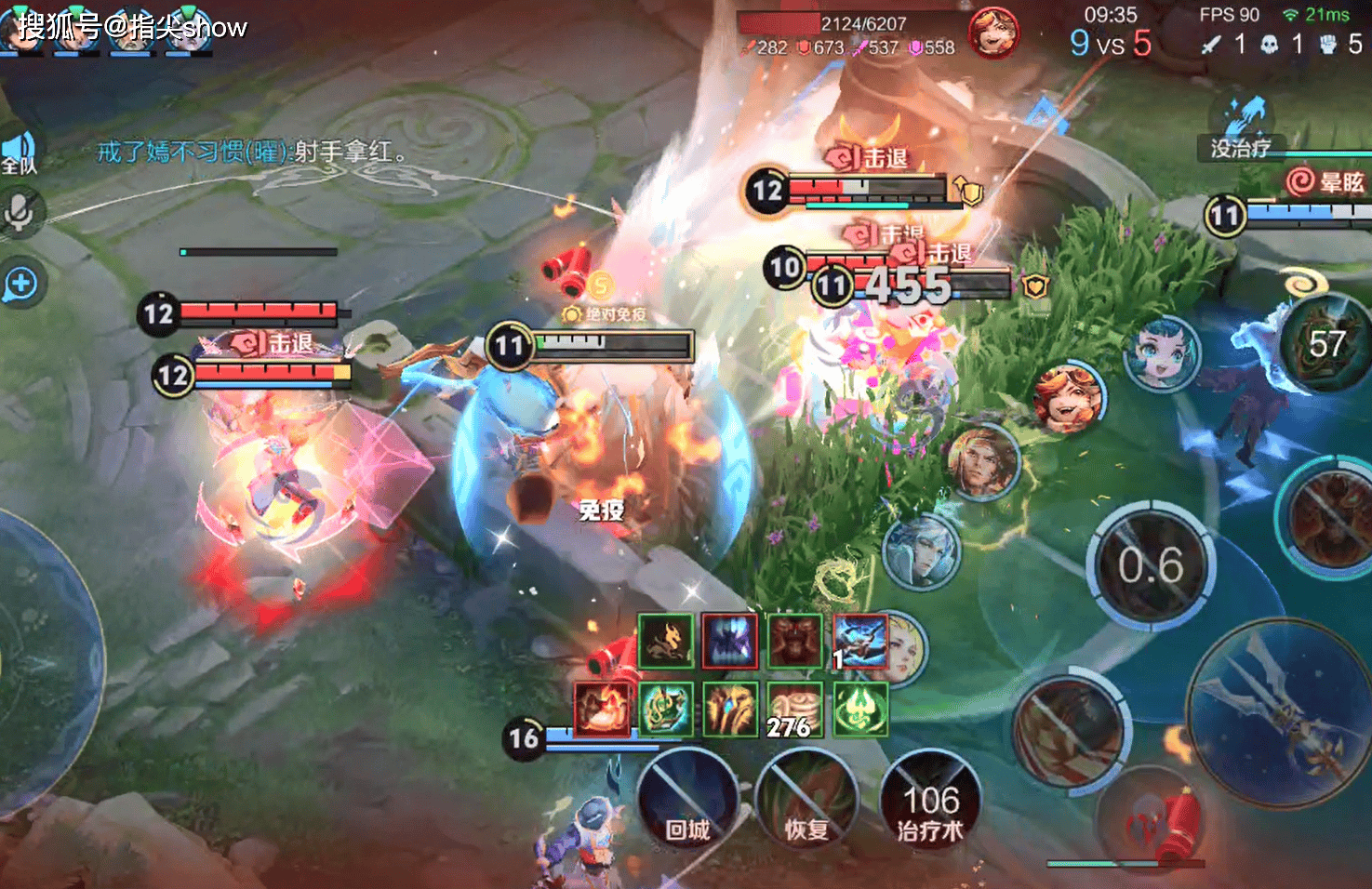Viewport: 1372px width, 889px height.
Task: Toggle the microphone voice chat
Action: 20,213
